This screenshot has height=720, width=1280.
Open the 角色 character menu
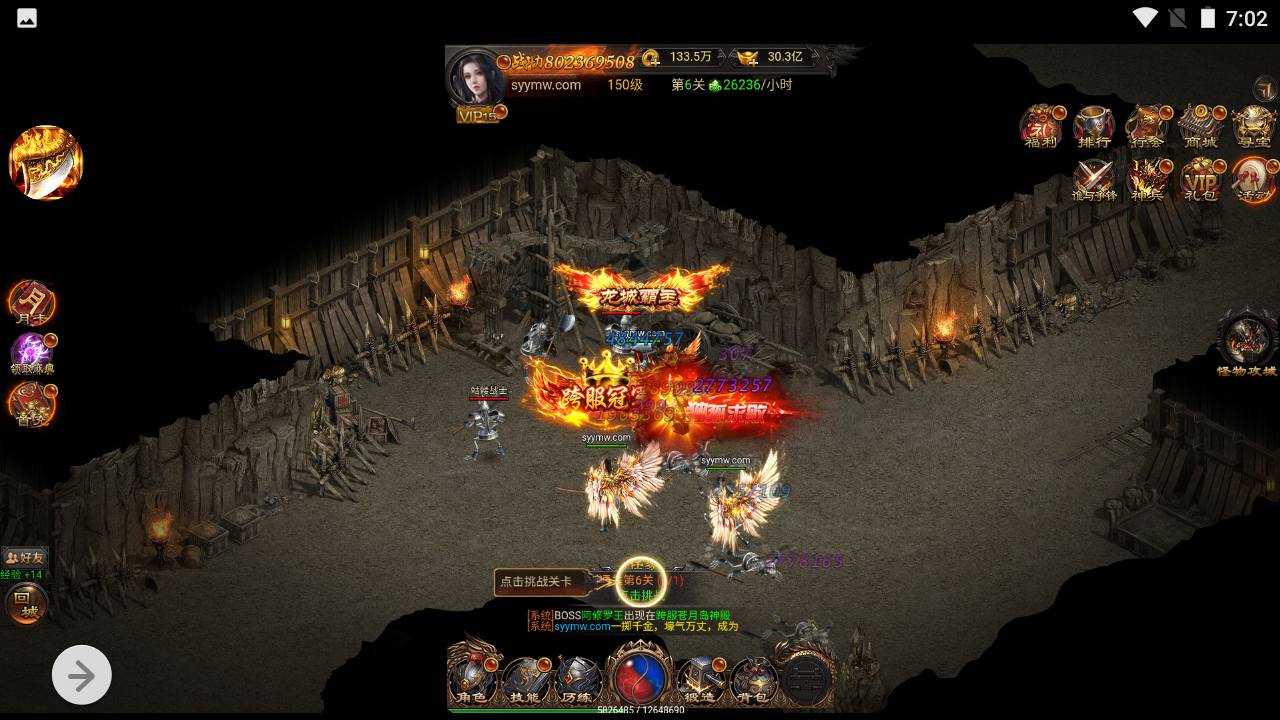click(x=472, y=678)
